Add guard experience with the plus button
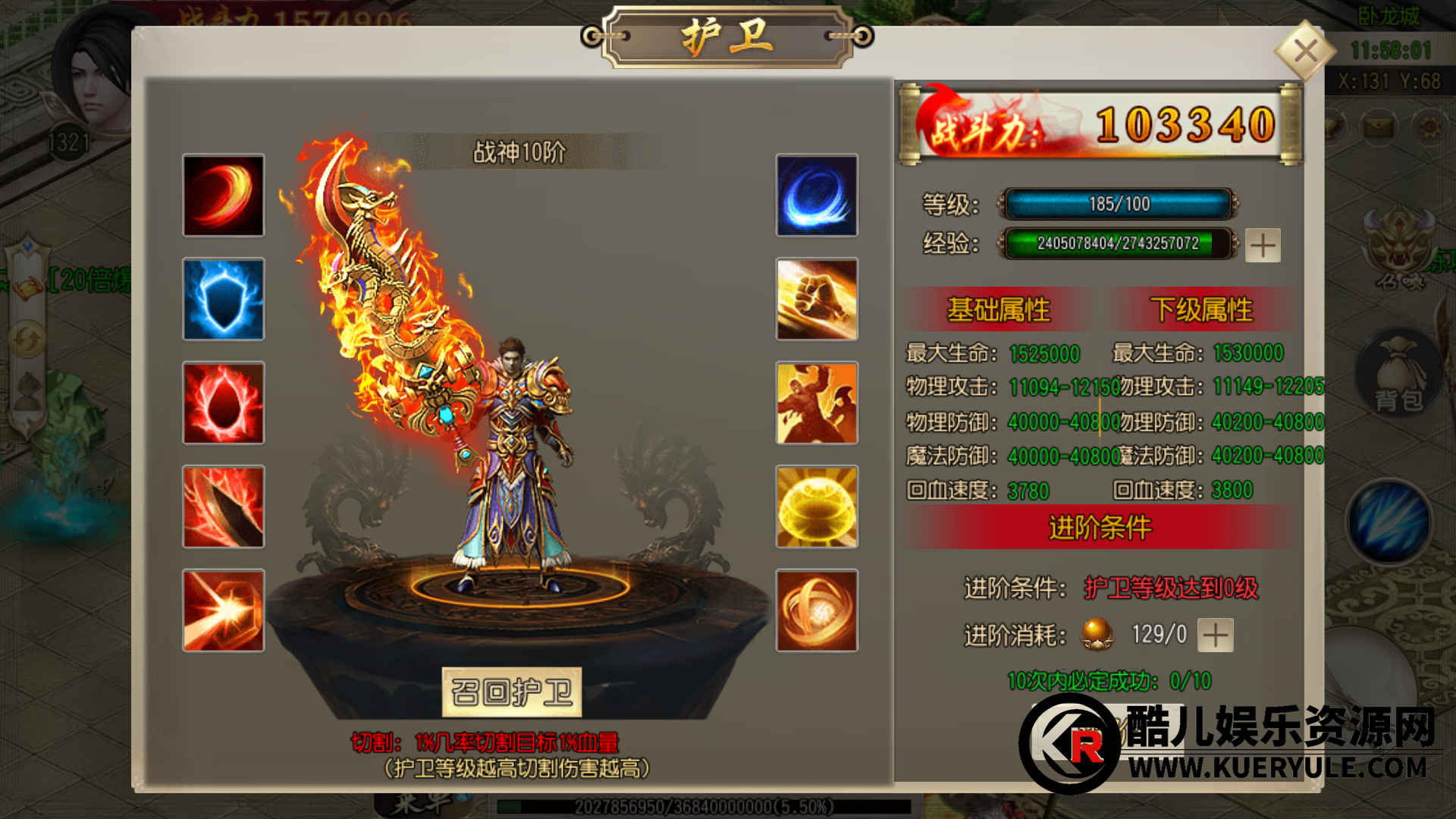Viewport: 1456px width, 819px height. coord(1263,245)
